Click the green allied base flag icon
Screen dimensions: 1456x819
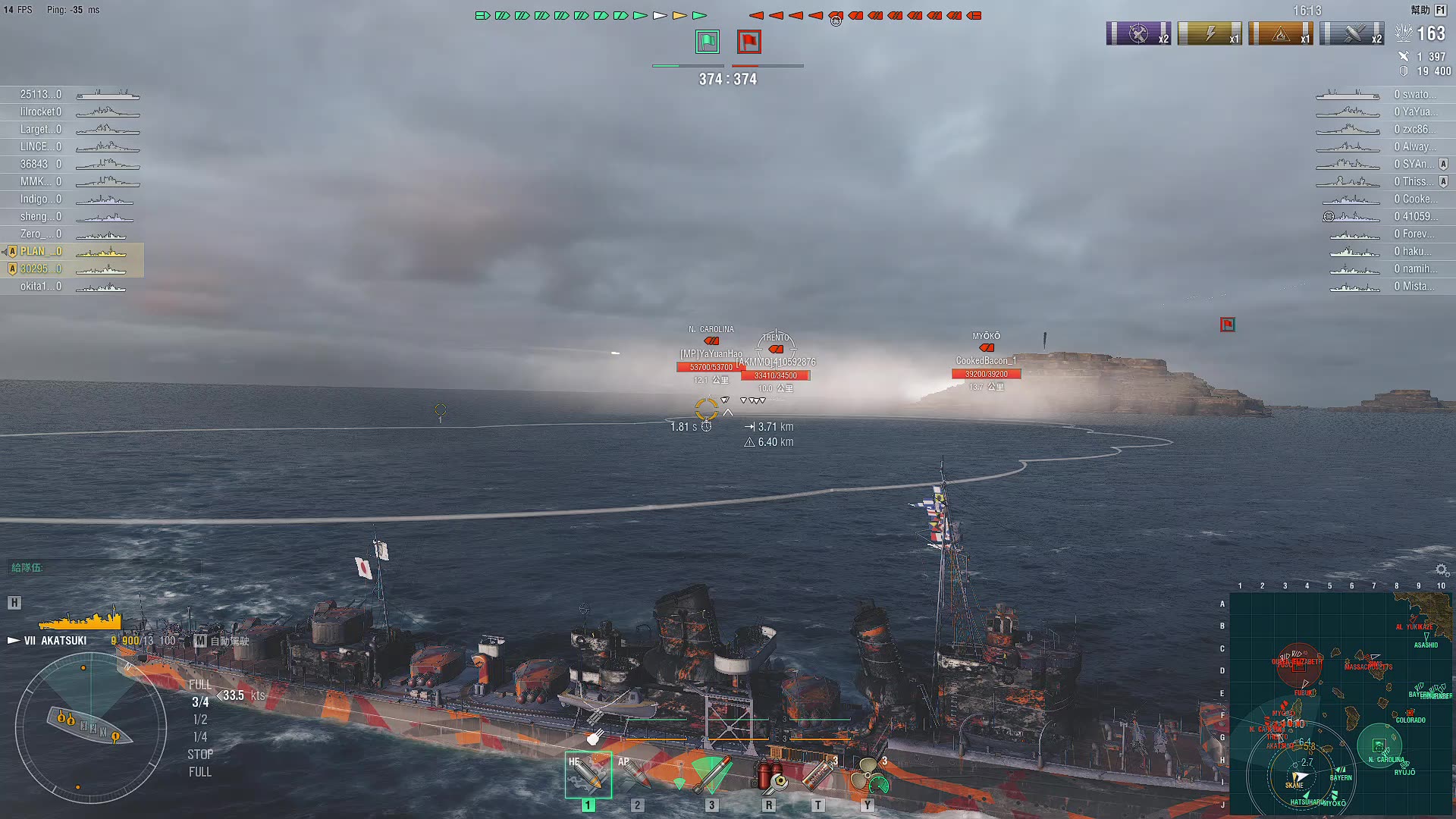point(708,42)
